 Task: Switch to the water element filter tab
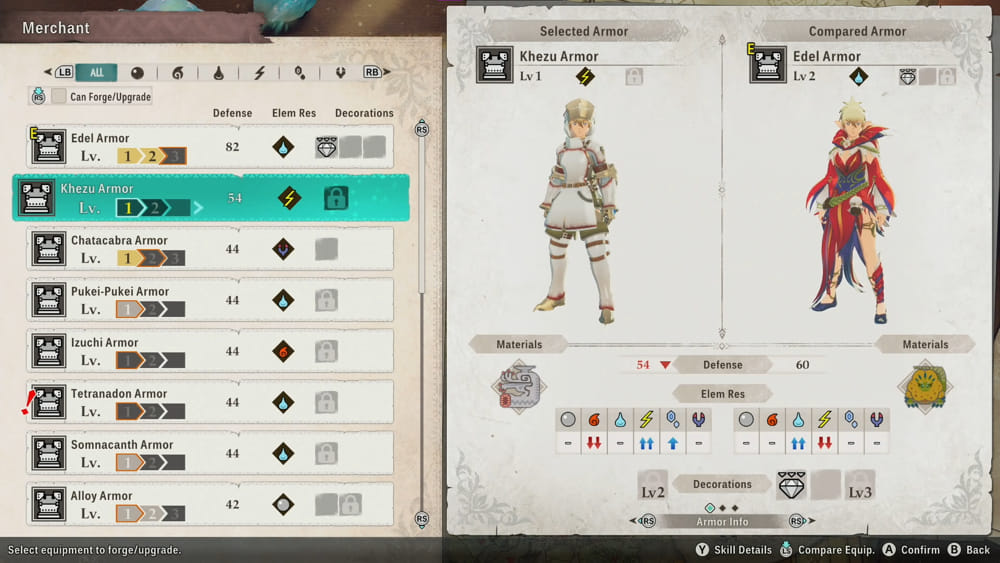(219, 73)
